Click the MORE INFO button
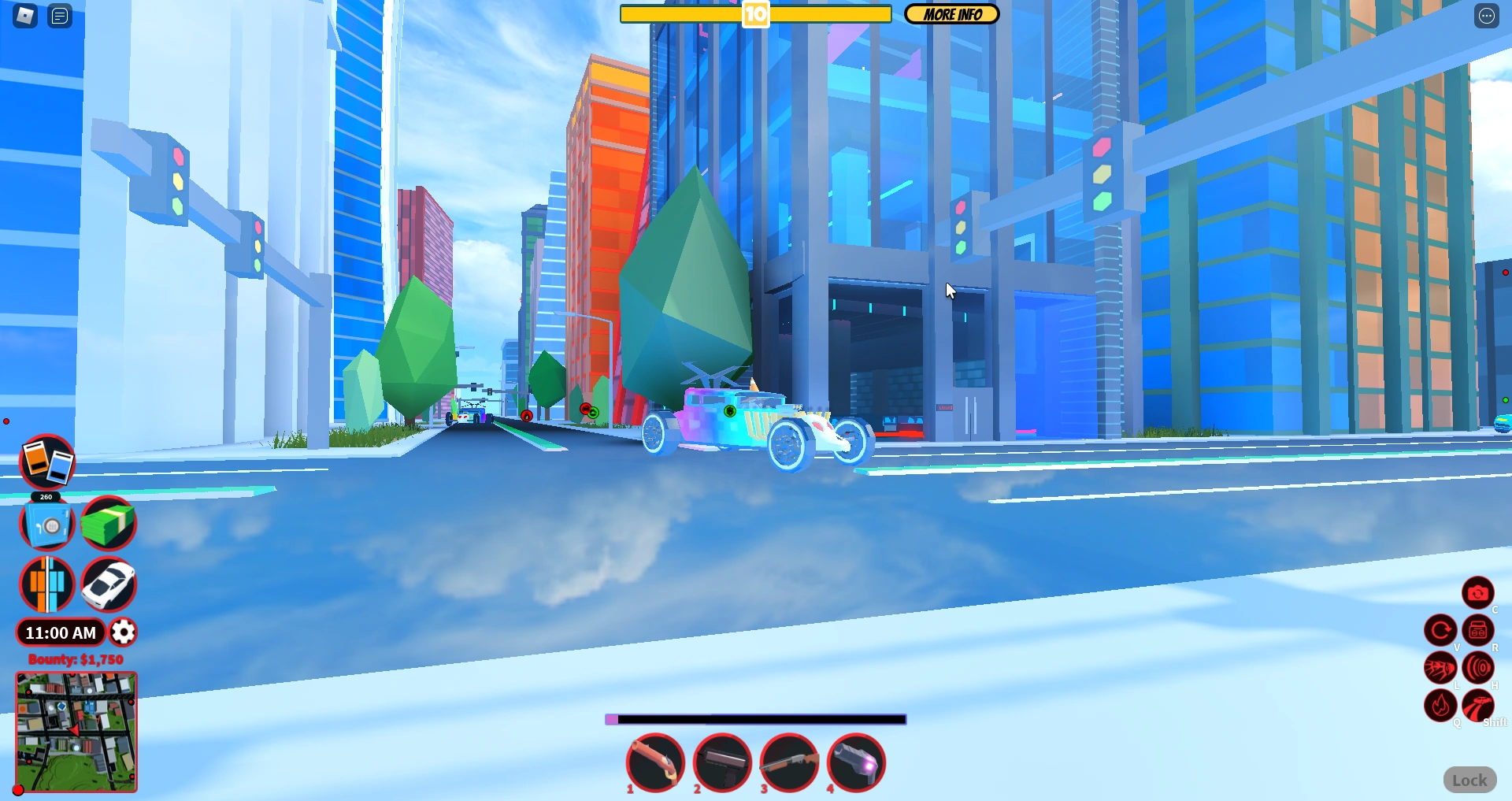This screenshot has width=1512, height=801. 951,13
